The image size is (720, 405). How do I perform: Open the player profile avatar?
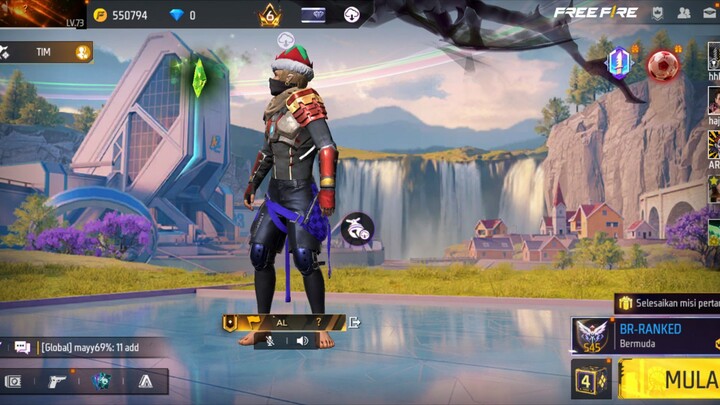42,14
